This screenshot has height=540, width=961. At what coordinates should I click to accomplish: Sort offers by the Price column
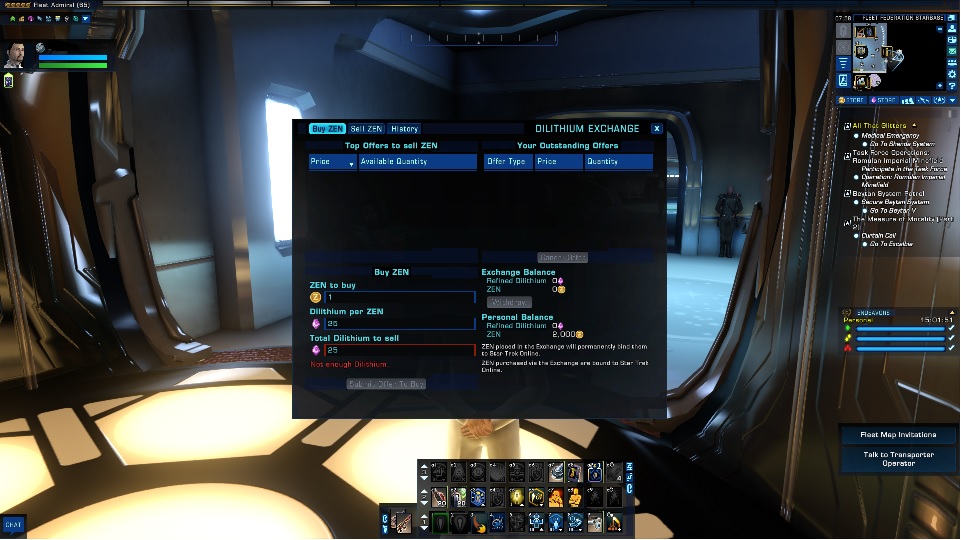332,161
